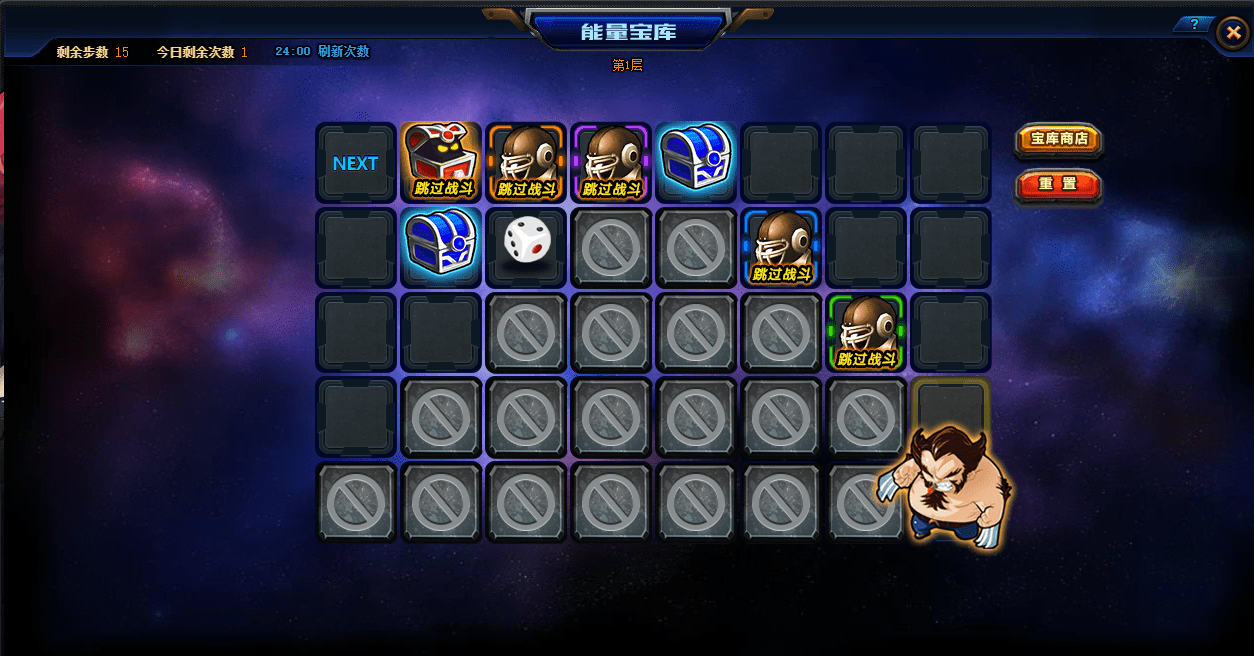The width and height of the screenshot is (1254, 656).
Task: Choose the green-framed helmet enemy tile
Action: tap(866, 331)
